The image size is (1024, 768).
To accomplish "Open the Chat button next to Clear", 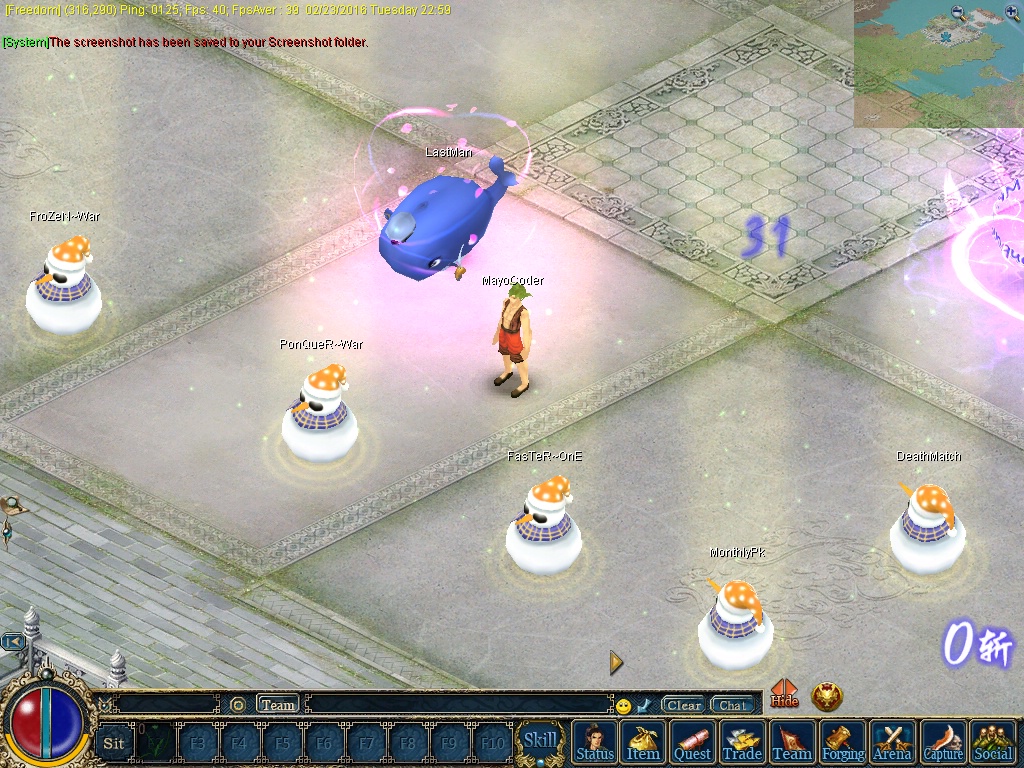I will pyautogui.click(x=732, y=705).
